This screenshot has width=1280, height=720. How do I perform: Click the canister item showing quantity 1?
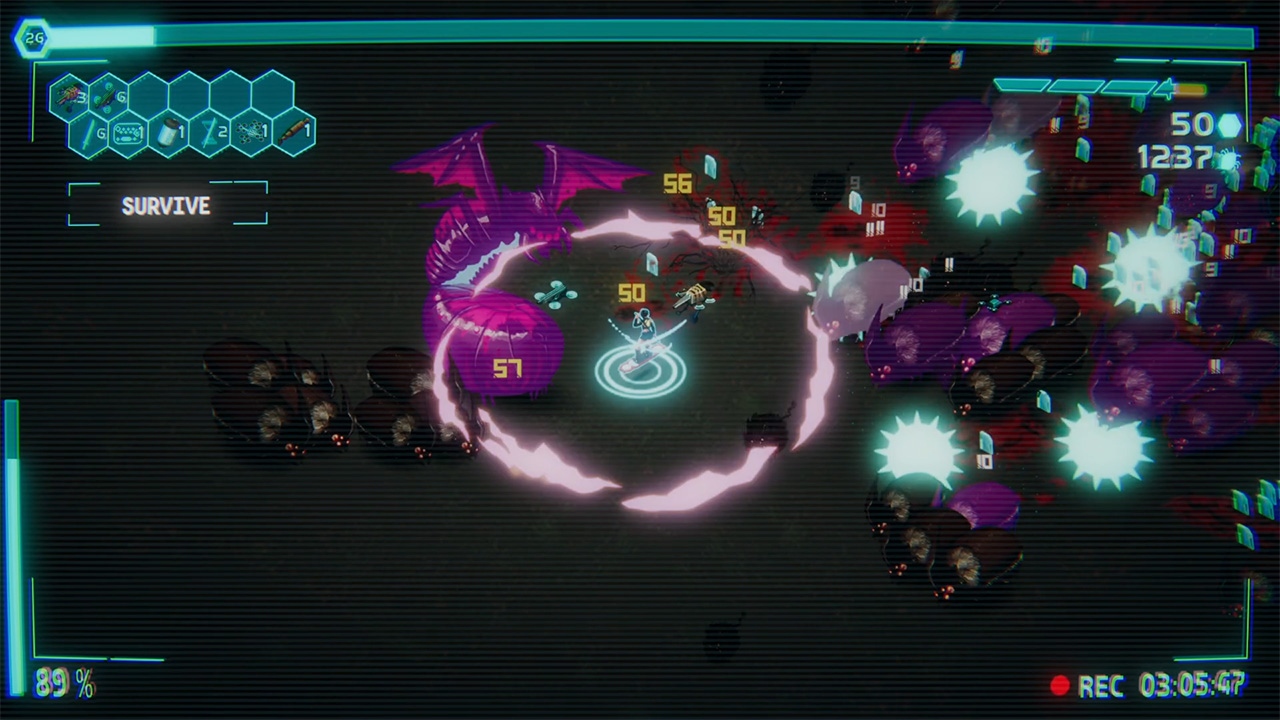pyautogui.click(x=167, y=131)
